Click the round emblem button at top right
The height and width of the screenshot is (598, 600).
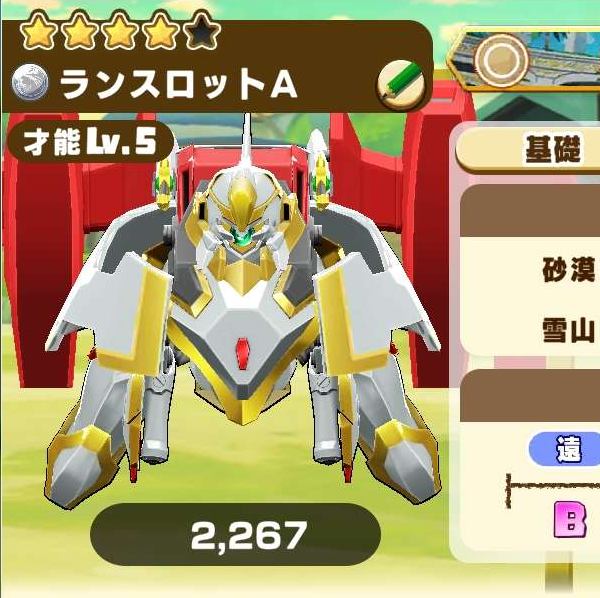click(499, 60)
